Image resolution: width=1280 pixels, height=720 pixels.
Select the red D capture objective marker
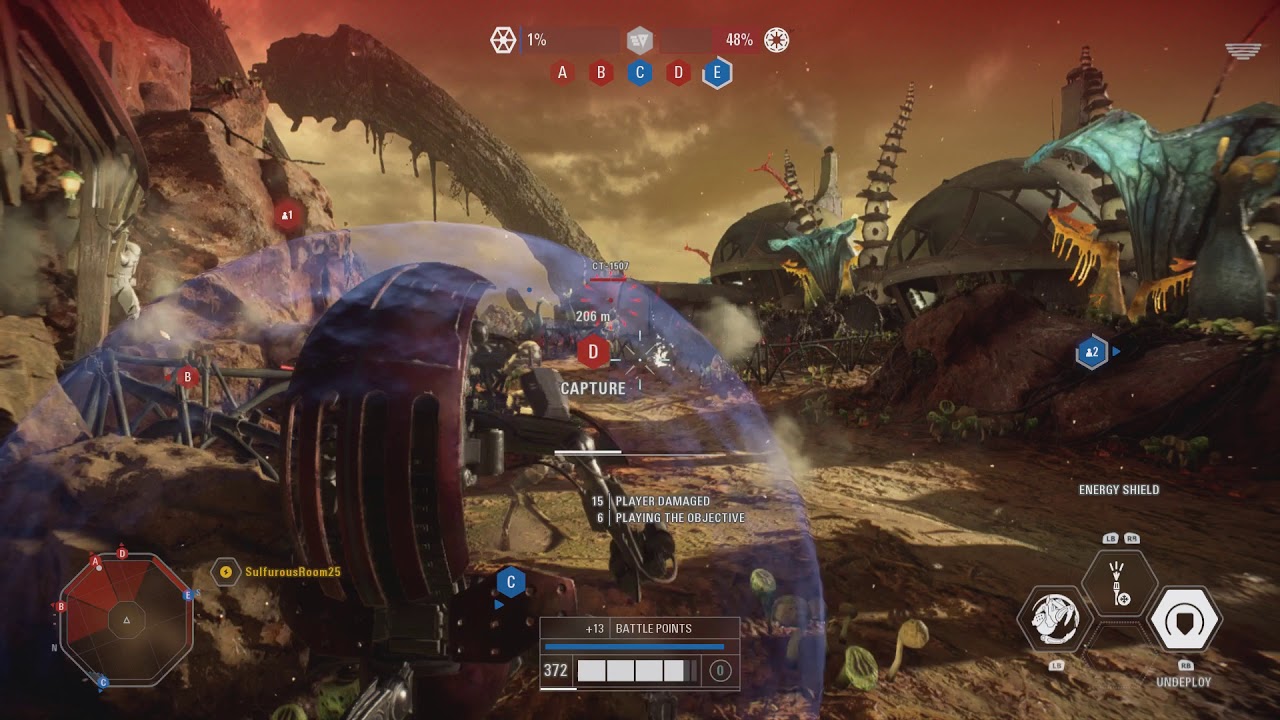(594, 351)
